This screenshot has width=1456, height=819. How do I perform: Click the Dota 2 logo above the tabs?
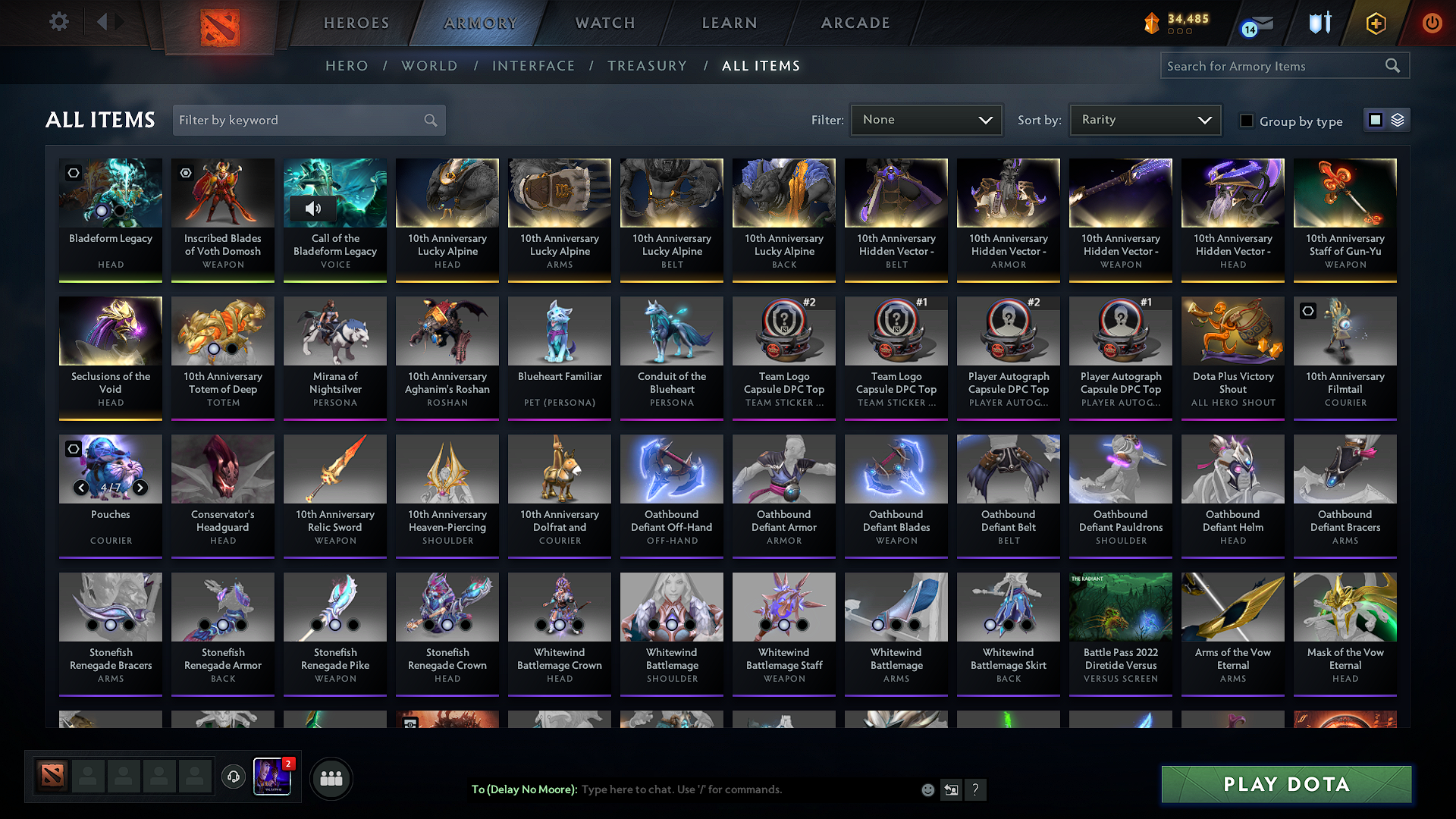coord(220,23)
